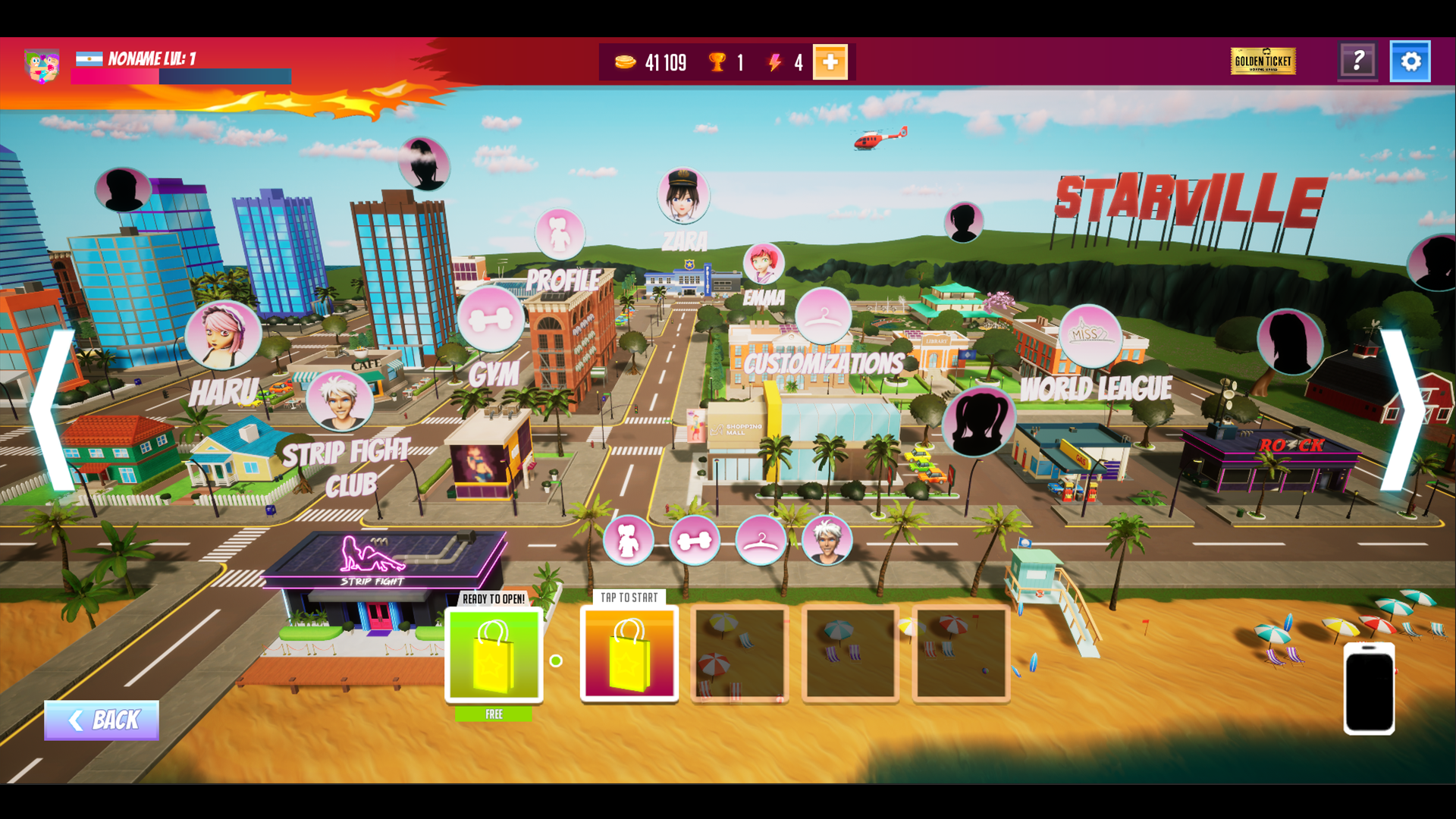Tap the hanger shortcut near the beach
This screenshot has height=819, width=1456.
coord(761,540)
